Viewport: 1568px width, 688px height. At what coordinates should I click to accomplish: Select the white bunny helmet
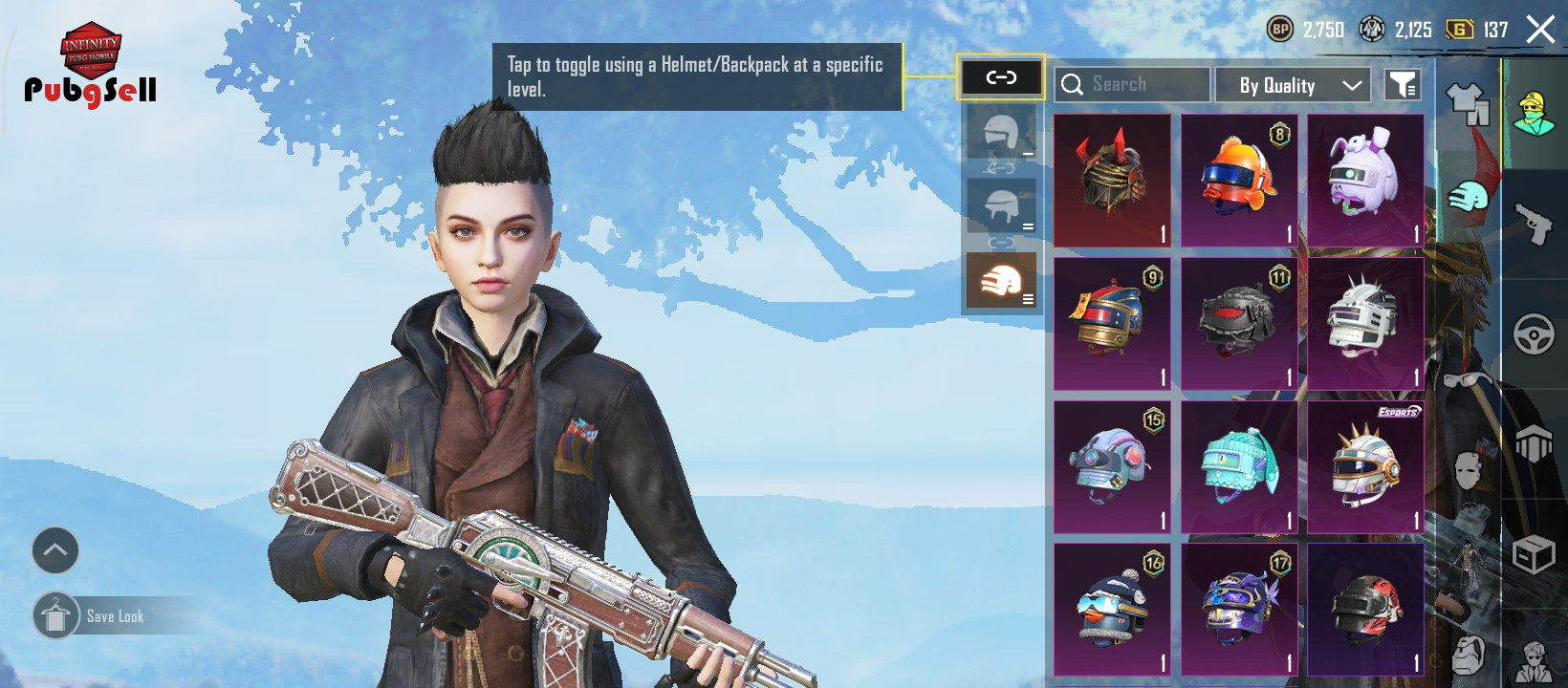click(1365, 181)
